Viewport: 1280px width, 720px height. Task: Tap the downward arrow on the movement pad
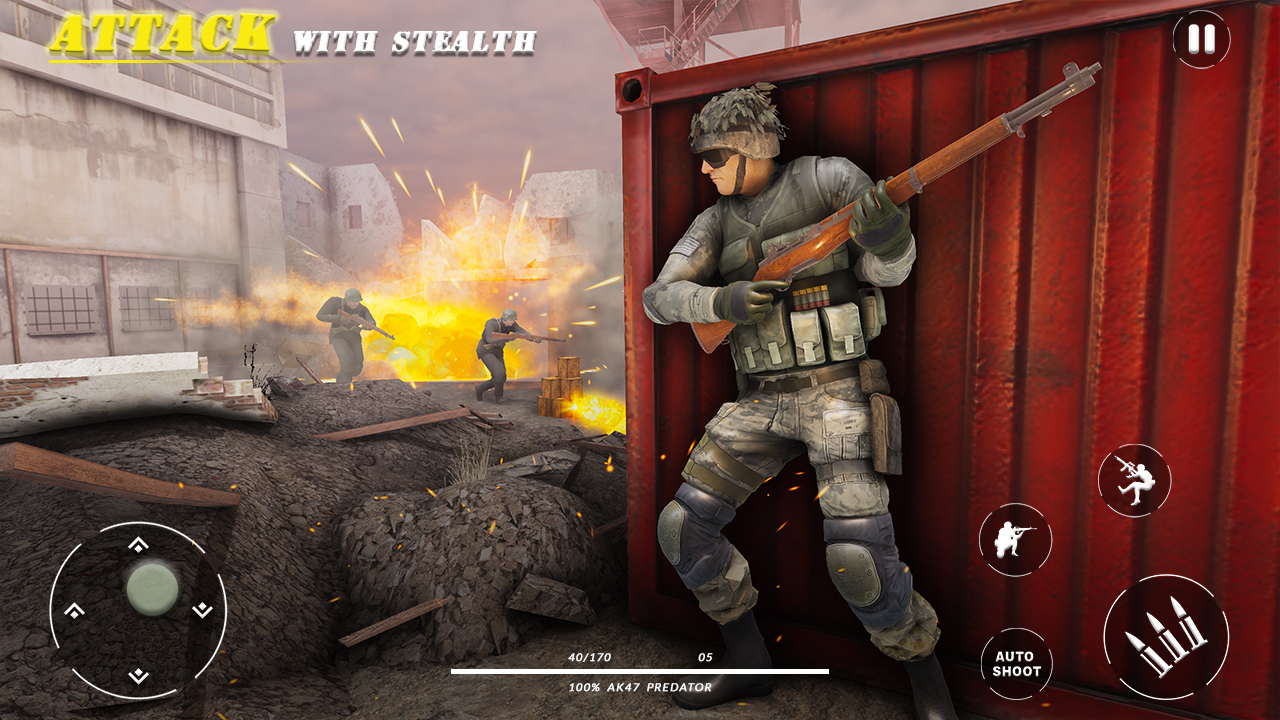coord(138,675)
